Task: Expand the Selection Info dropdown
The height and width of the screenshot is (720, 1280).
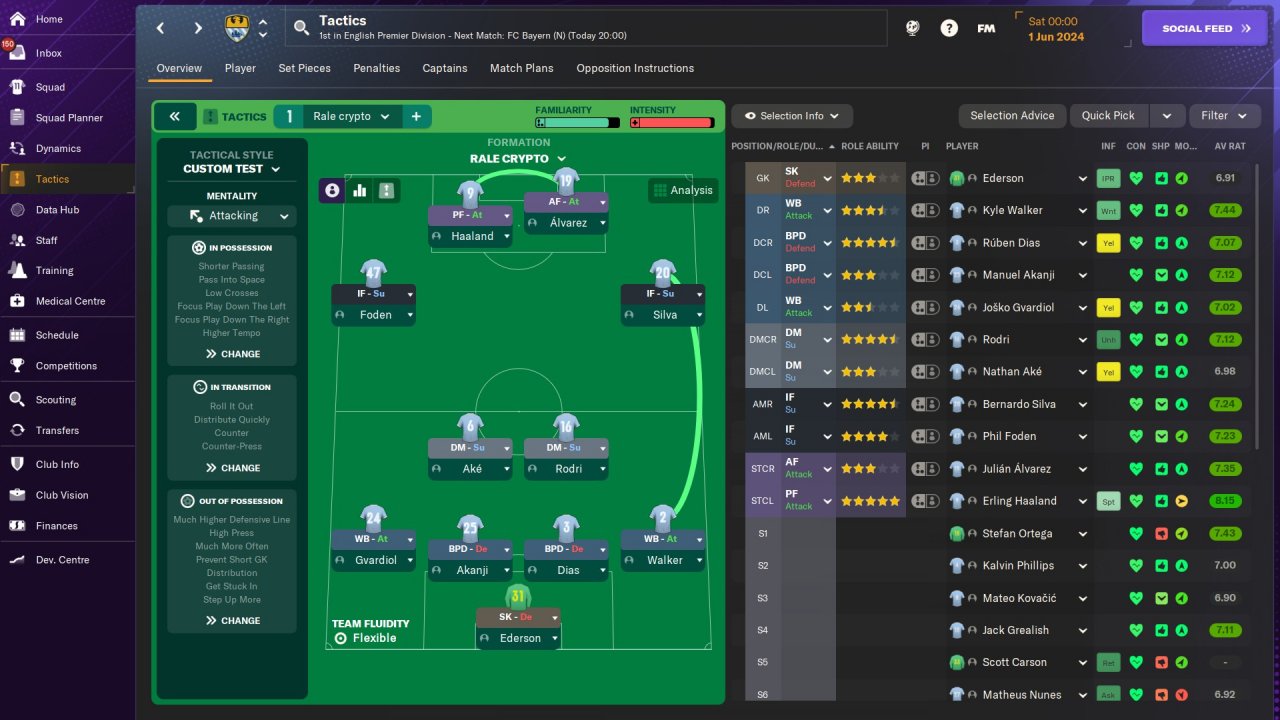Action: pos(791,116)
